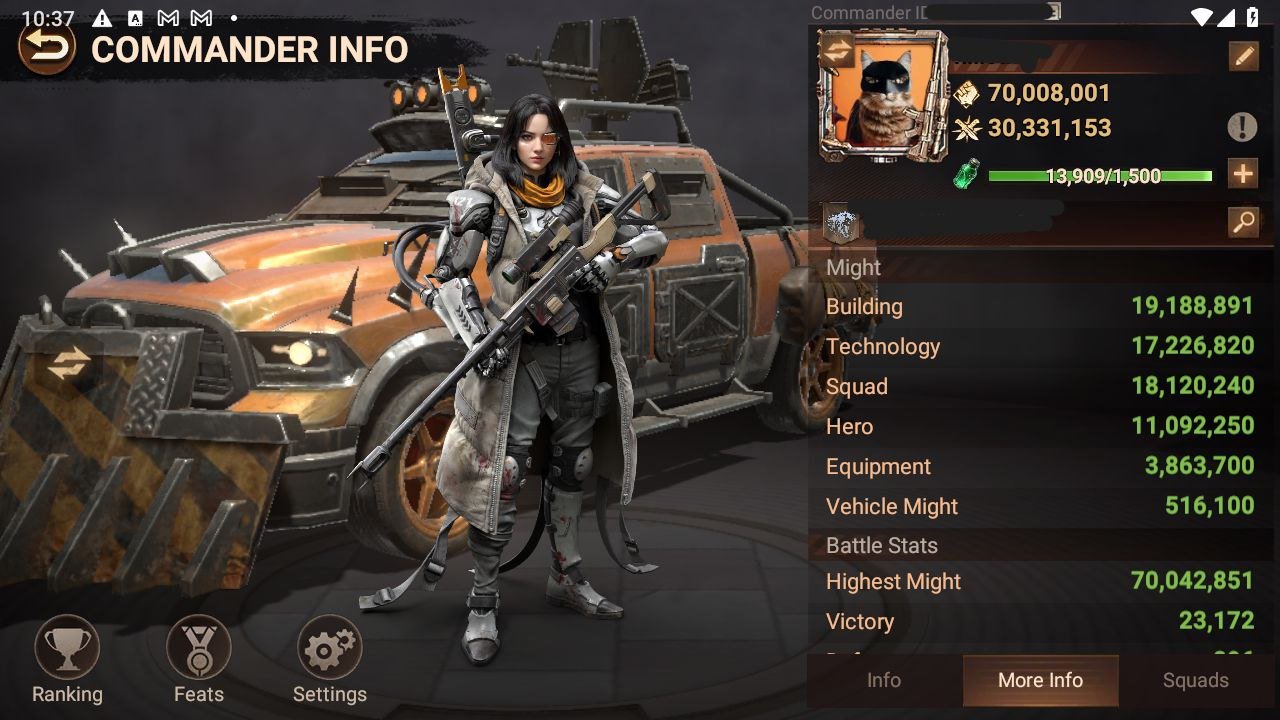Select the More Info tab

click(x=1040, y=681)
